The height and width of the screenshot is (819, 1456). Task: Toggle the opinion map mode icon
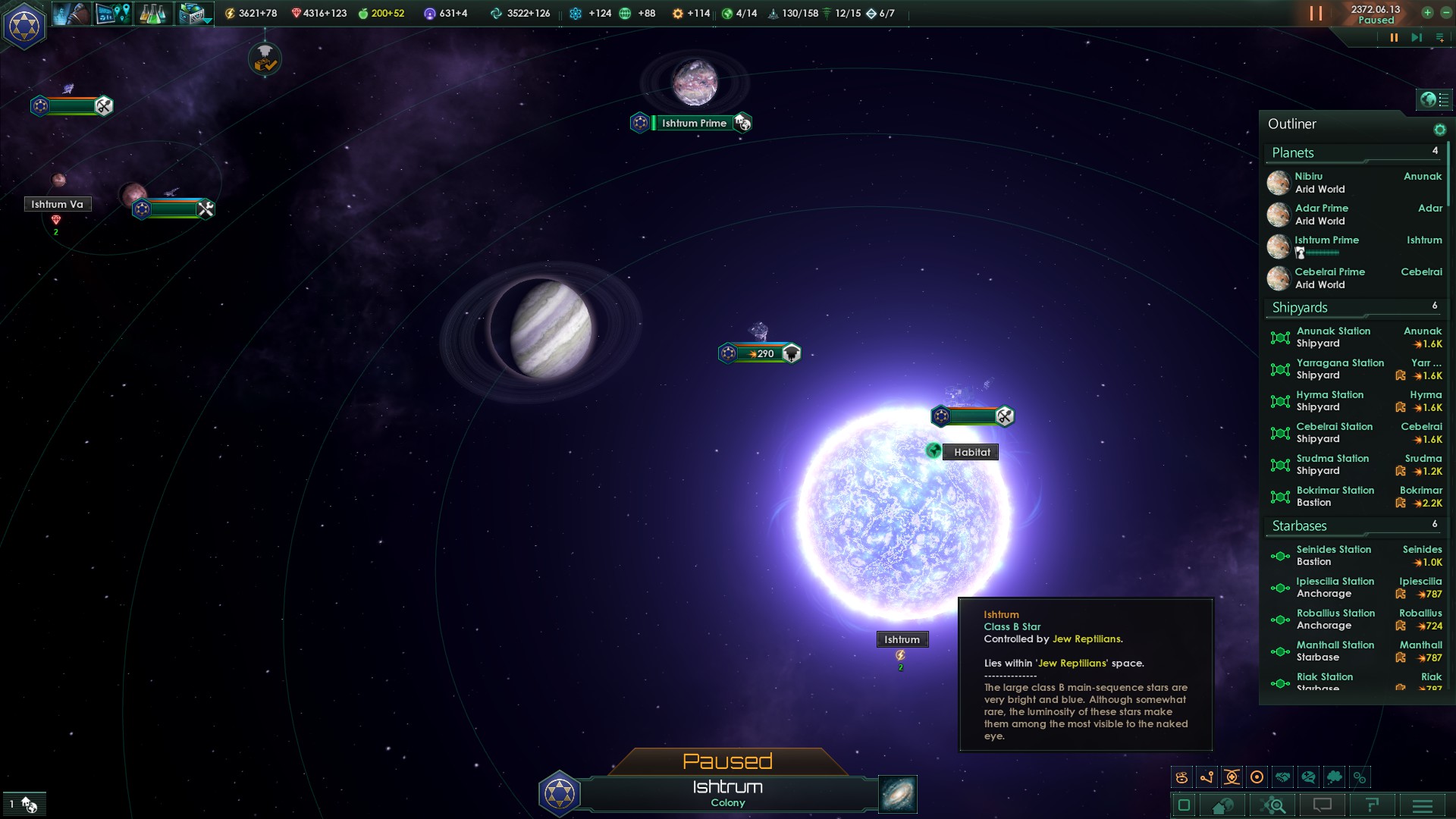pos(1308,777)
